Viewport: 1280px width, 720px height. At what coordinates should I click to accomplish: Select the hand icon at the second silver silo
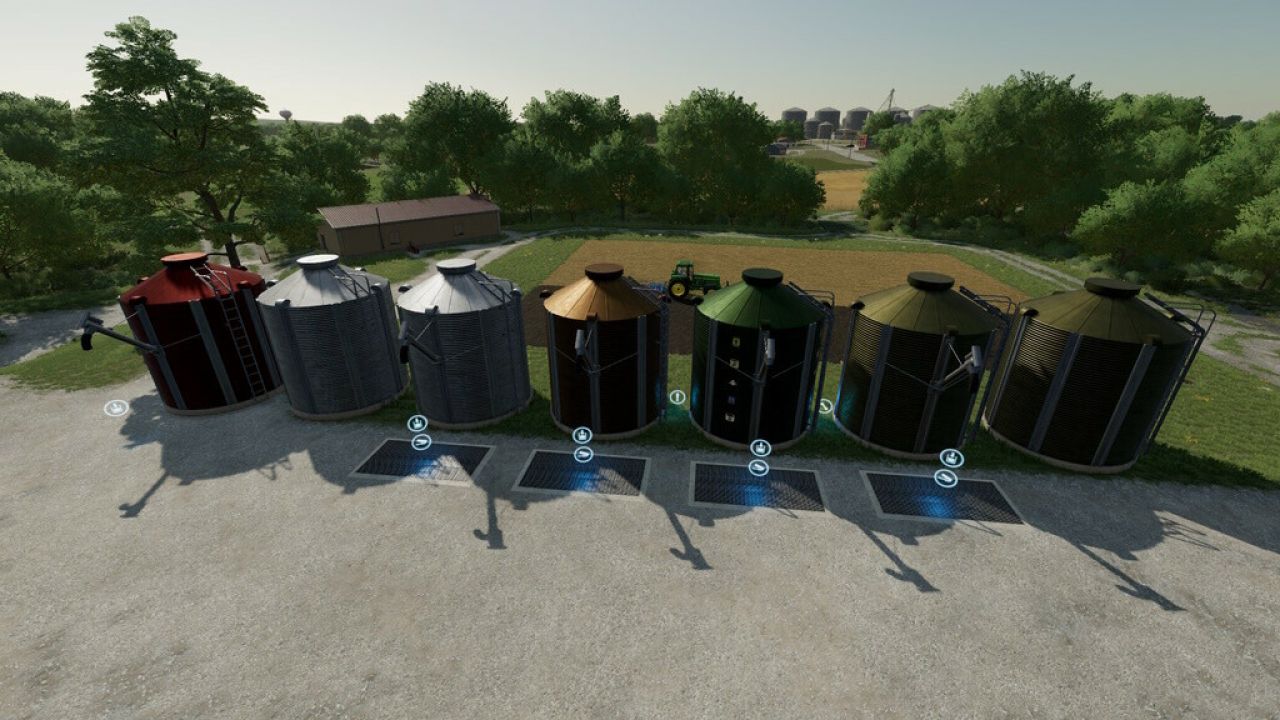(417, 421)
